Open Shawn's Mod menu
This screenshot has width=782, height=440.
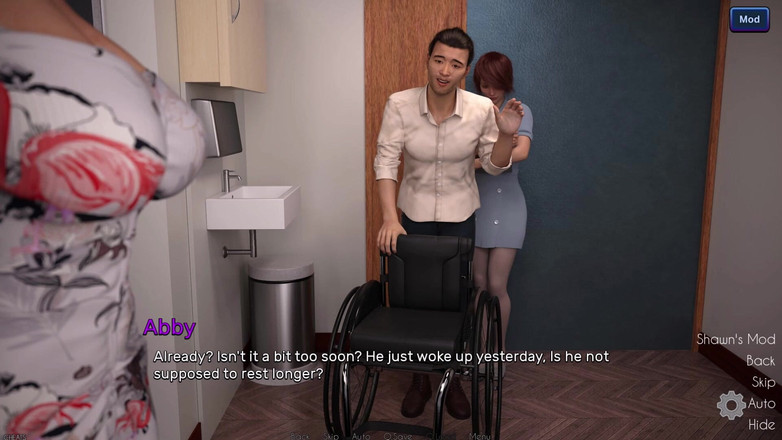tap(735, 339)
